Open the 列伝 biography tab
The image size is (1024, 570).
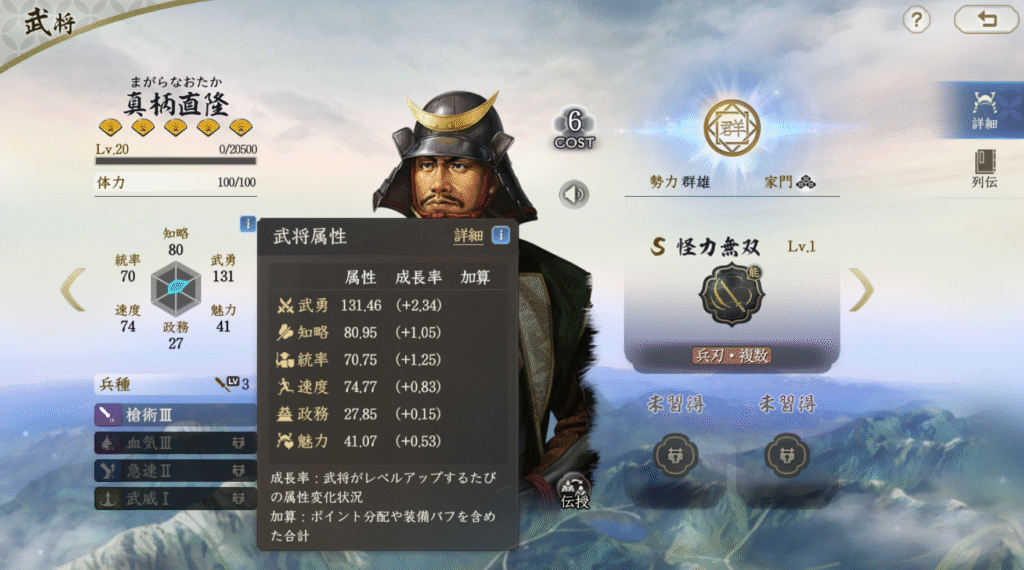(984, 169)
